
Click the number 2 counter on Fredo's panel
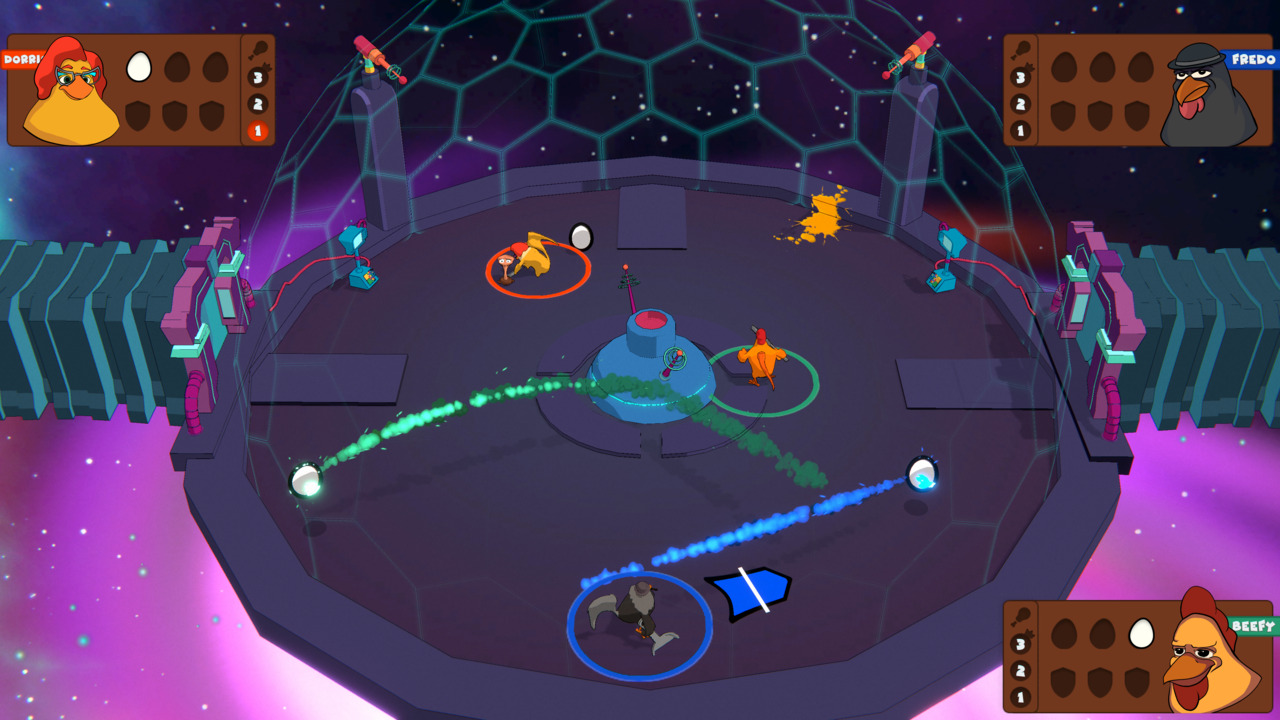tap(1018, 105)
